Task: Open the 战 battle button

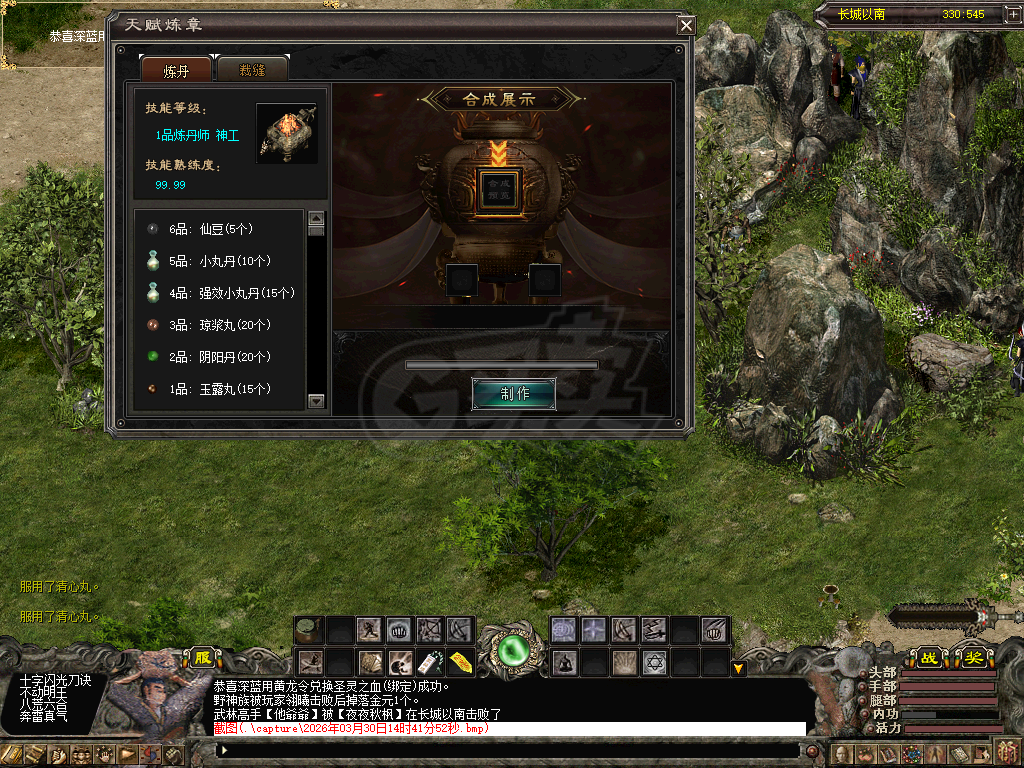Action: point(929,658)
